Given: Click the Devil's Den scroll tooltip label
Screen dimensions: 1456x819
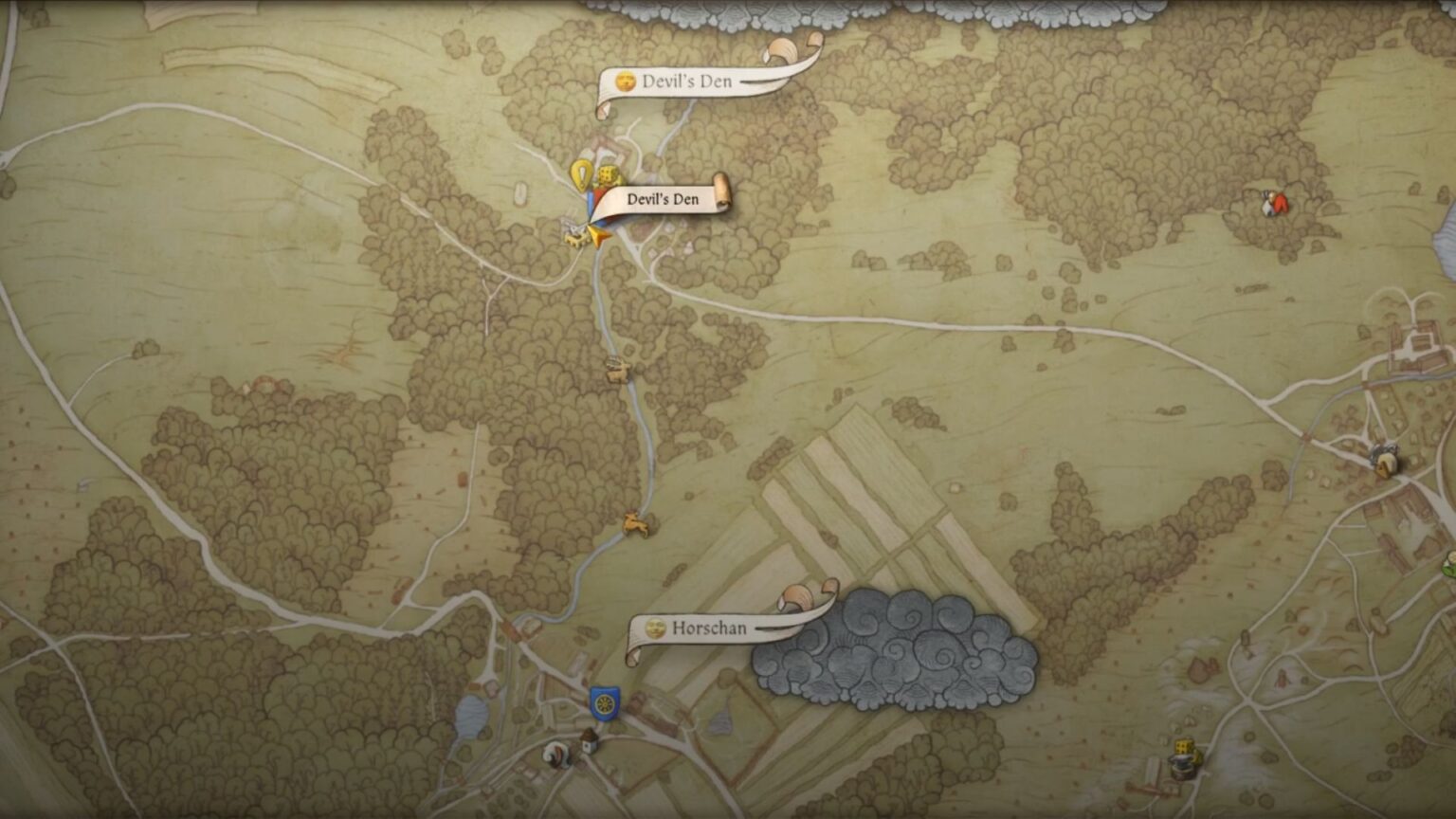Looking at the screenshot, I should pos(664,199).
